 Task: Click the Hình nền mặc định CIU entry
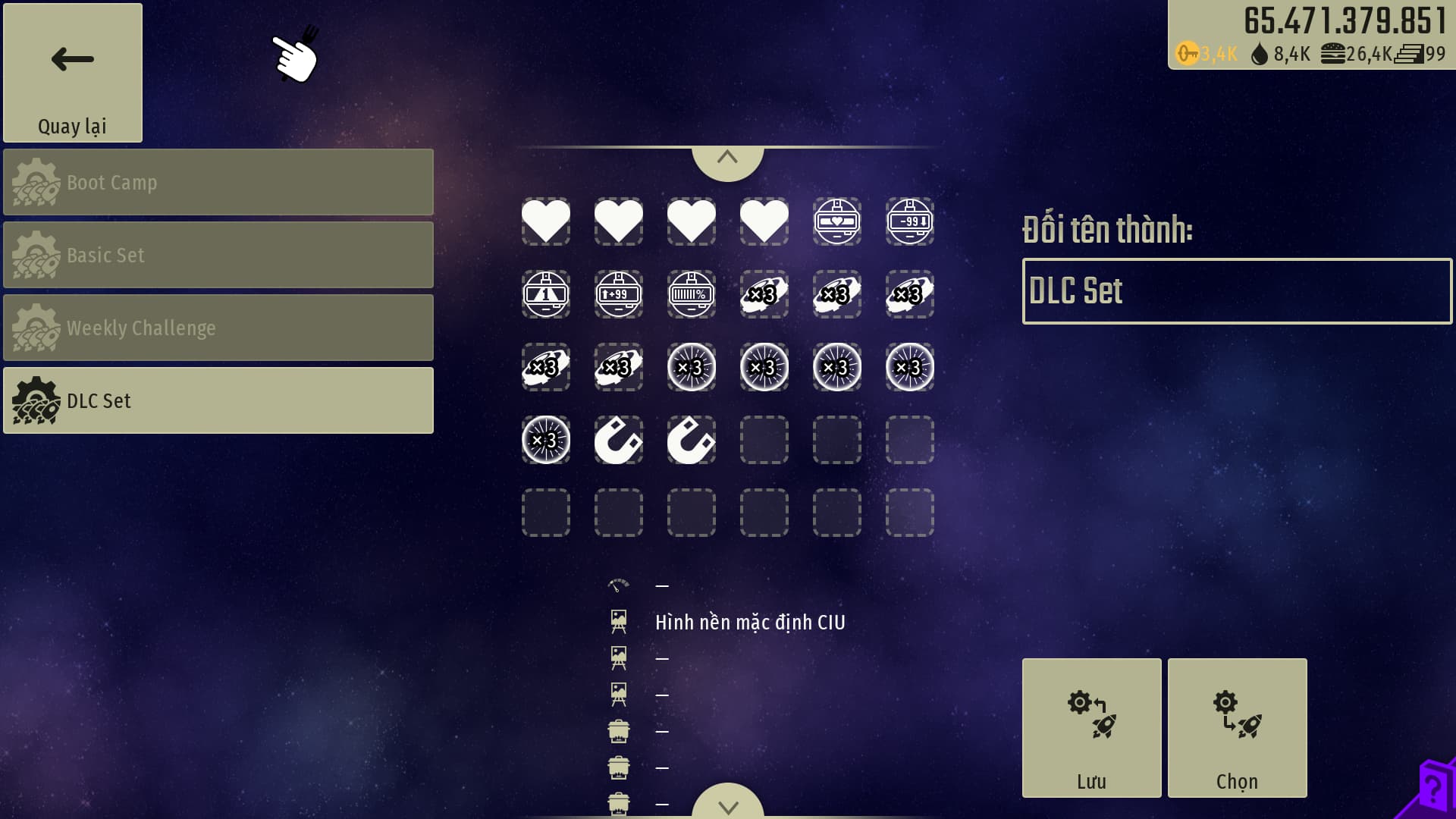tap(749, 623)
